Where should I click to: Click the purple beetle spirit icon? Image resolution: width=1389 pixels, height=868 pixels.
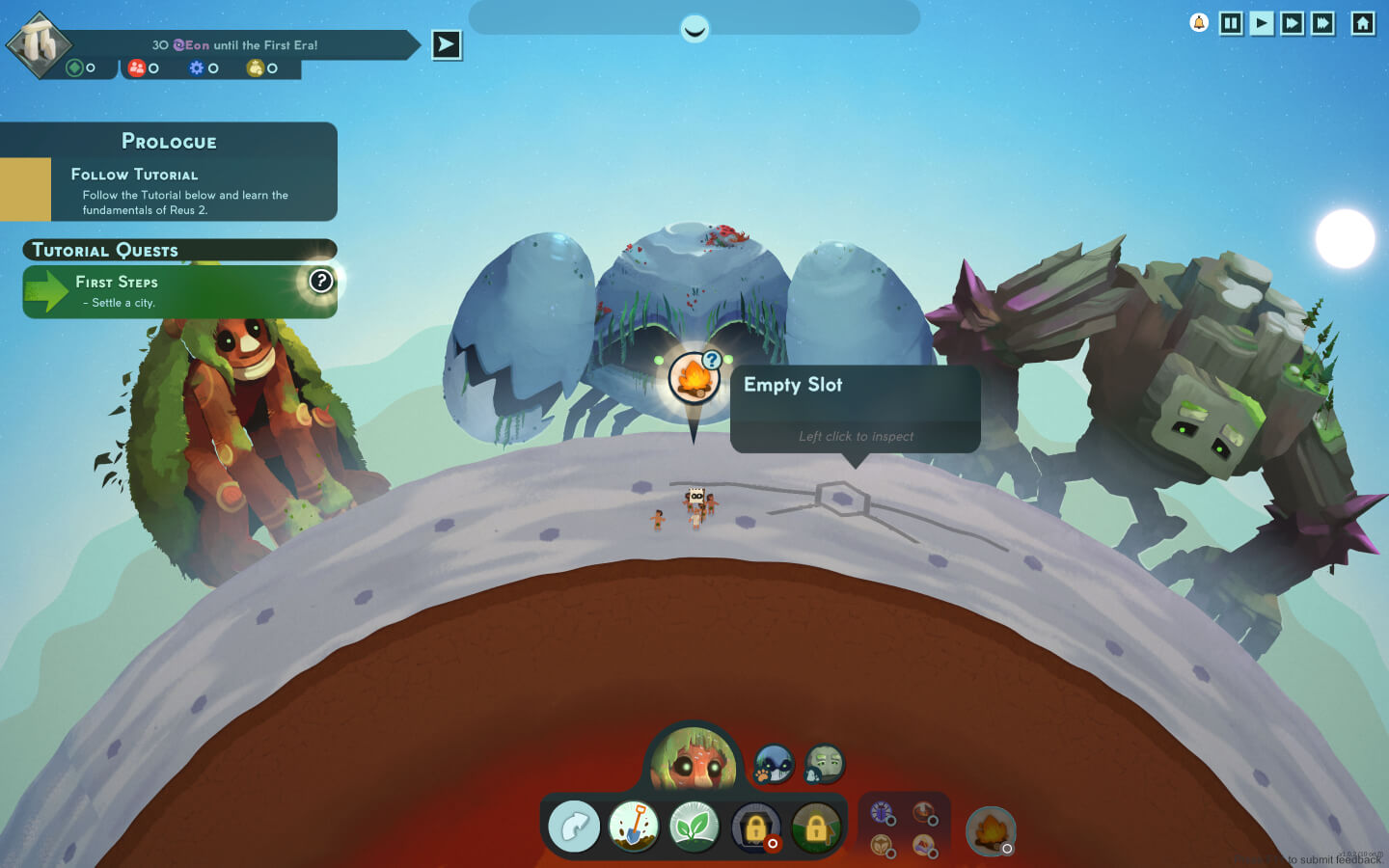(x=884, y=813)
